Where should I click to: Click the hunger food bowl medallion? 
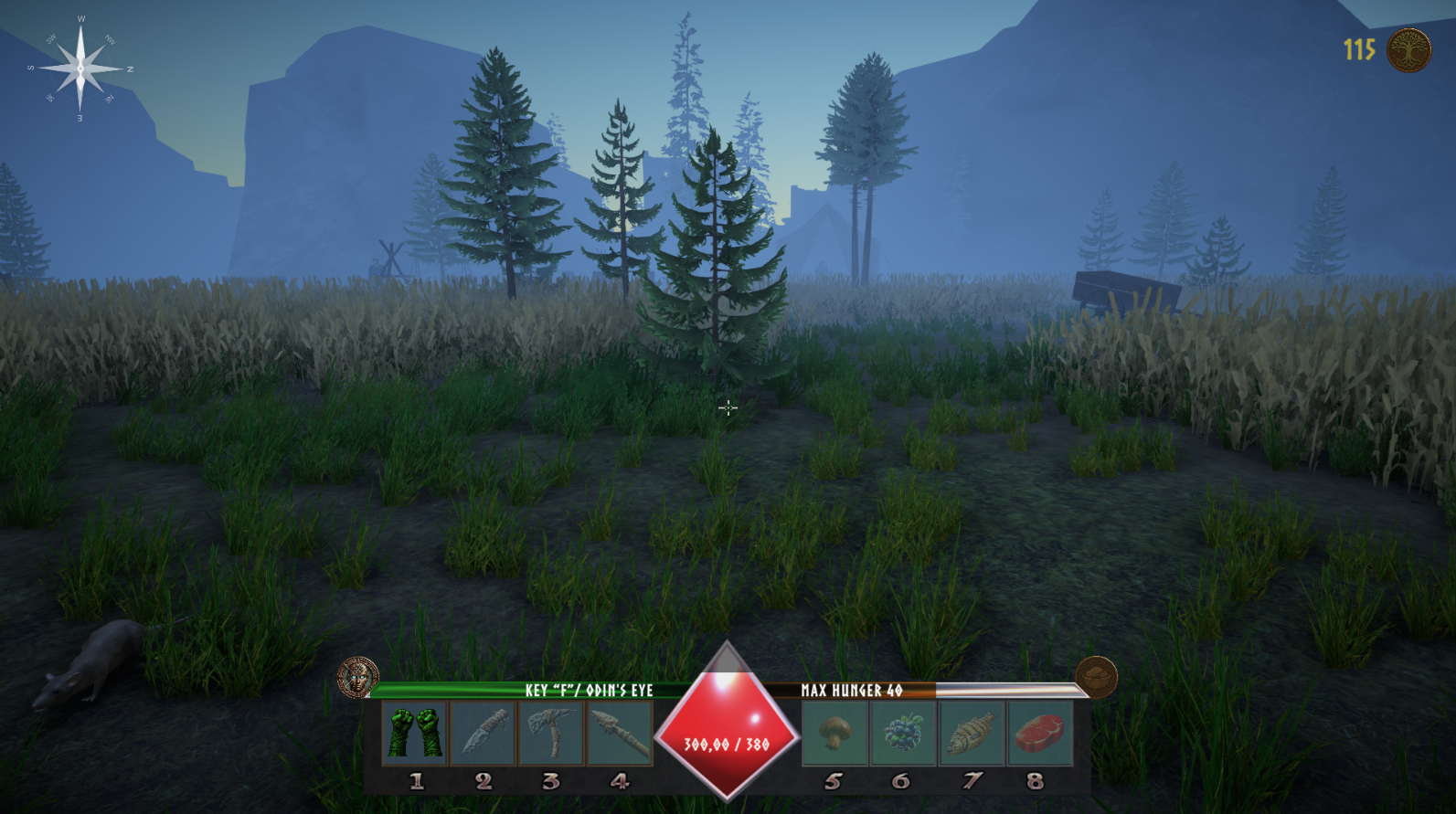tap(1096, 678)
